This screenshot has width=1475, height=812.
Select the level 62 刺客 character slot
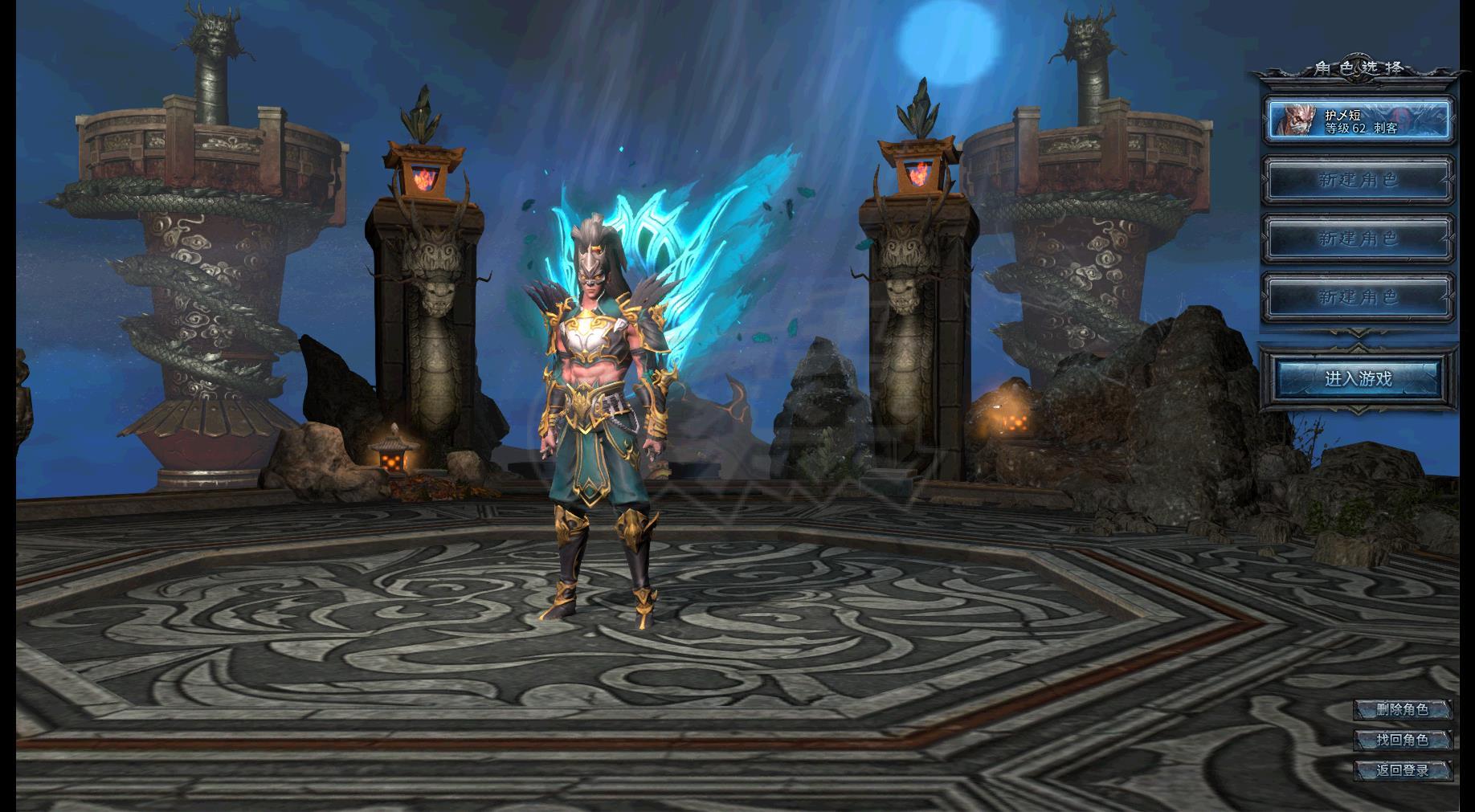click(x=1359, y=120)
